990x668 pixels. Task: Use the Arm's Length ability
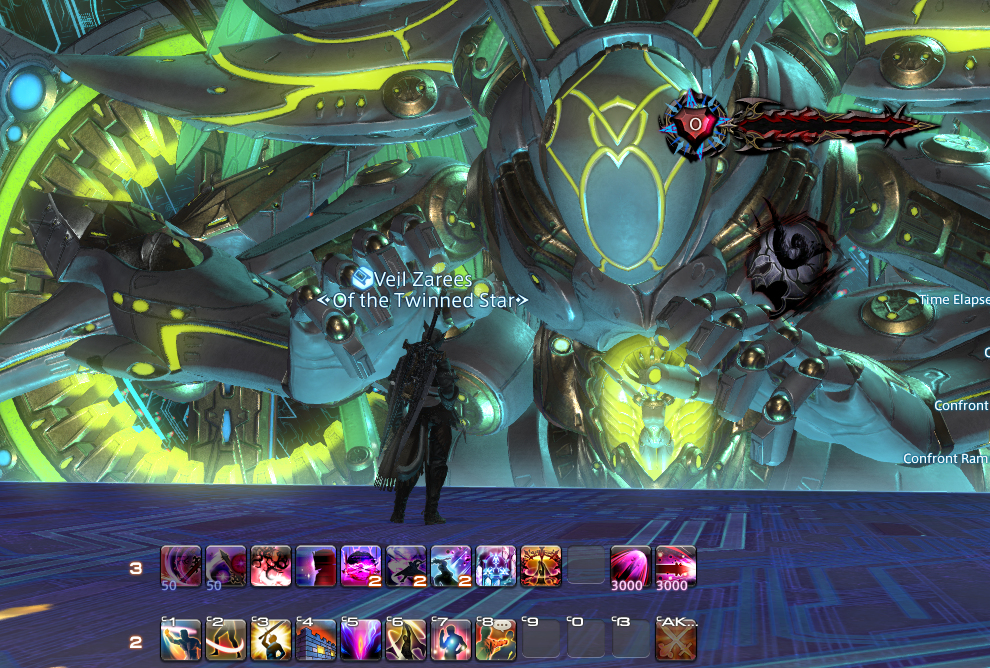pos(406,640)
